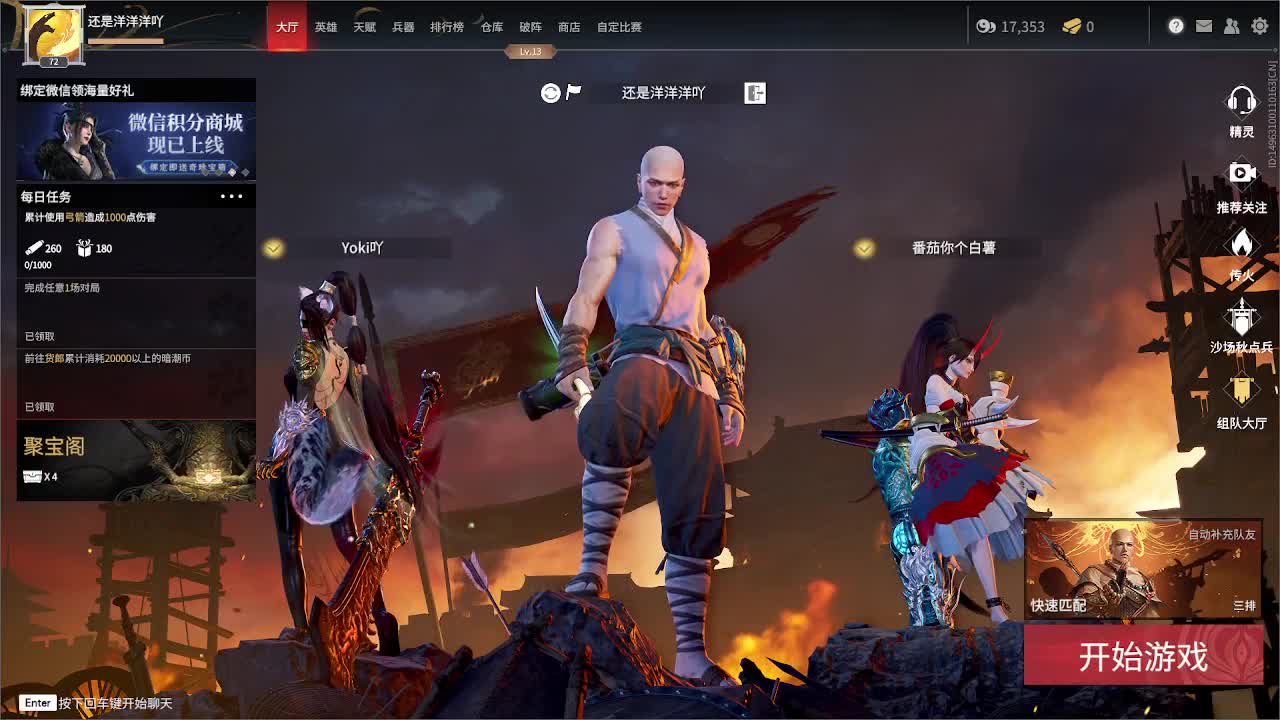Open the settings gear icon
Screen dimensions: 1280x720
coord(1259,27)
